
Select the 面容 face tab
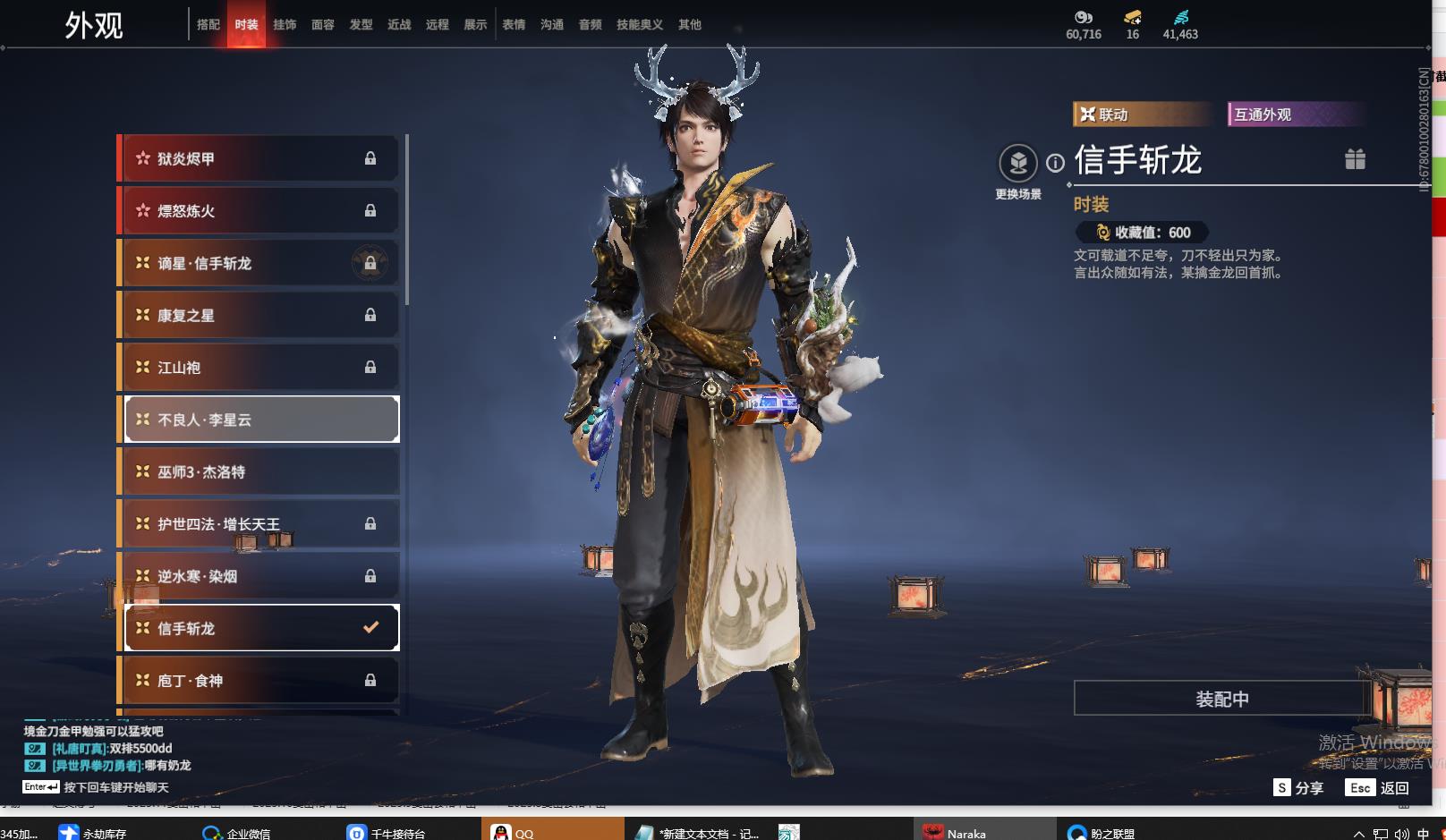(323, 25)
